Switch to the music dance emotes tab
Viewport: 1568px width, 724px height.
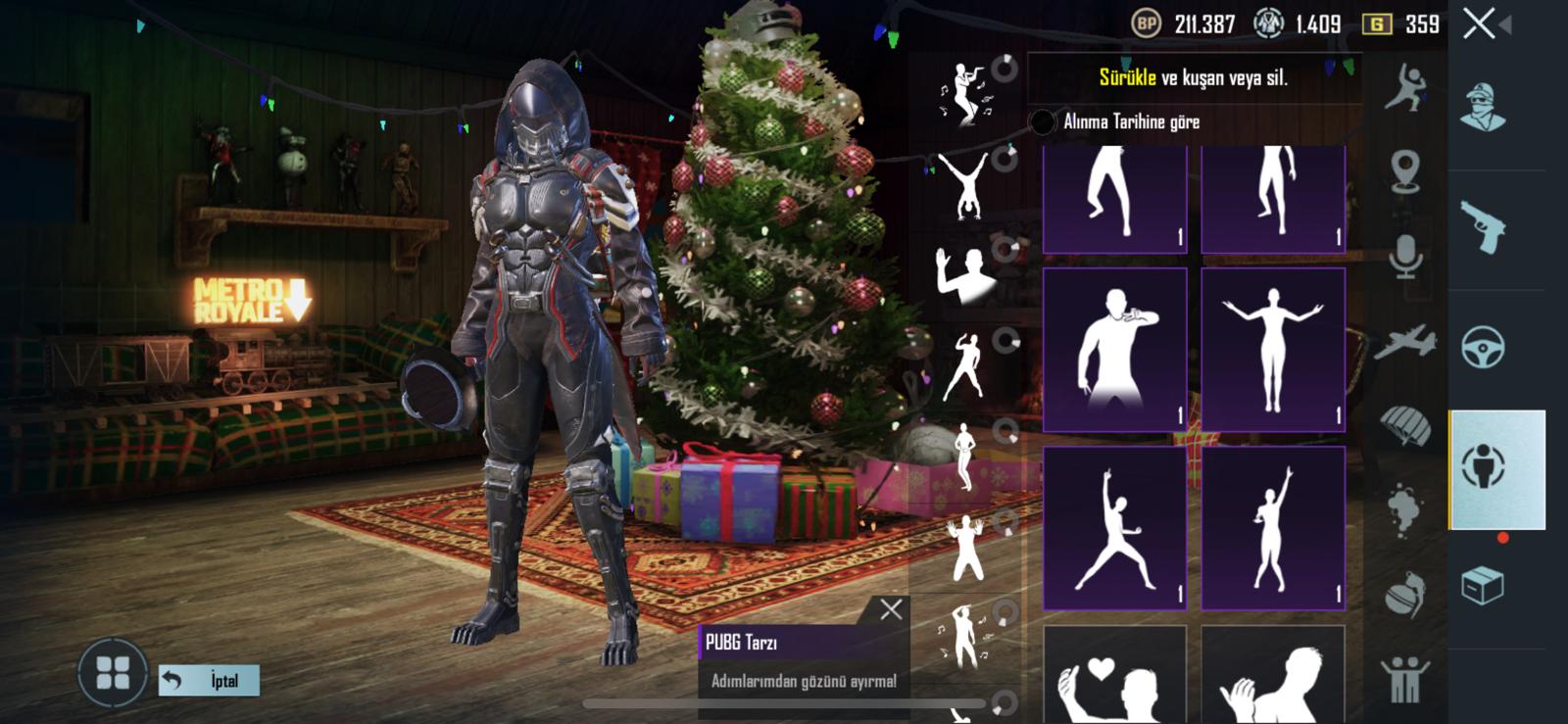965,93
